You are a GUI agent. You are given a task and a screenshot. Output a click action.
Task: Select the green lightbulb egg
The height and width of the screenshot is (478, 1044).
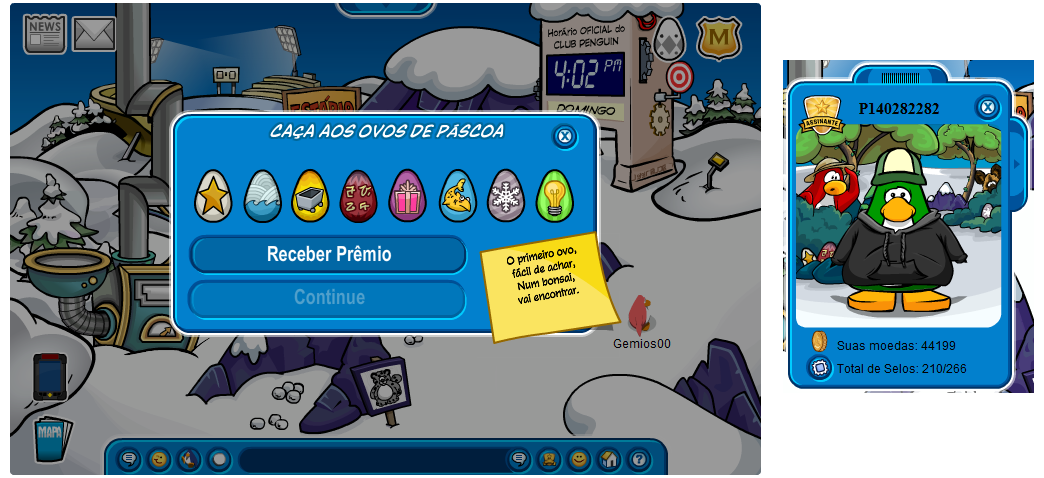pos(554,196)
